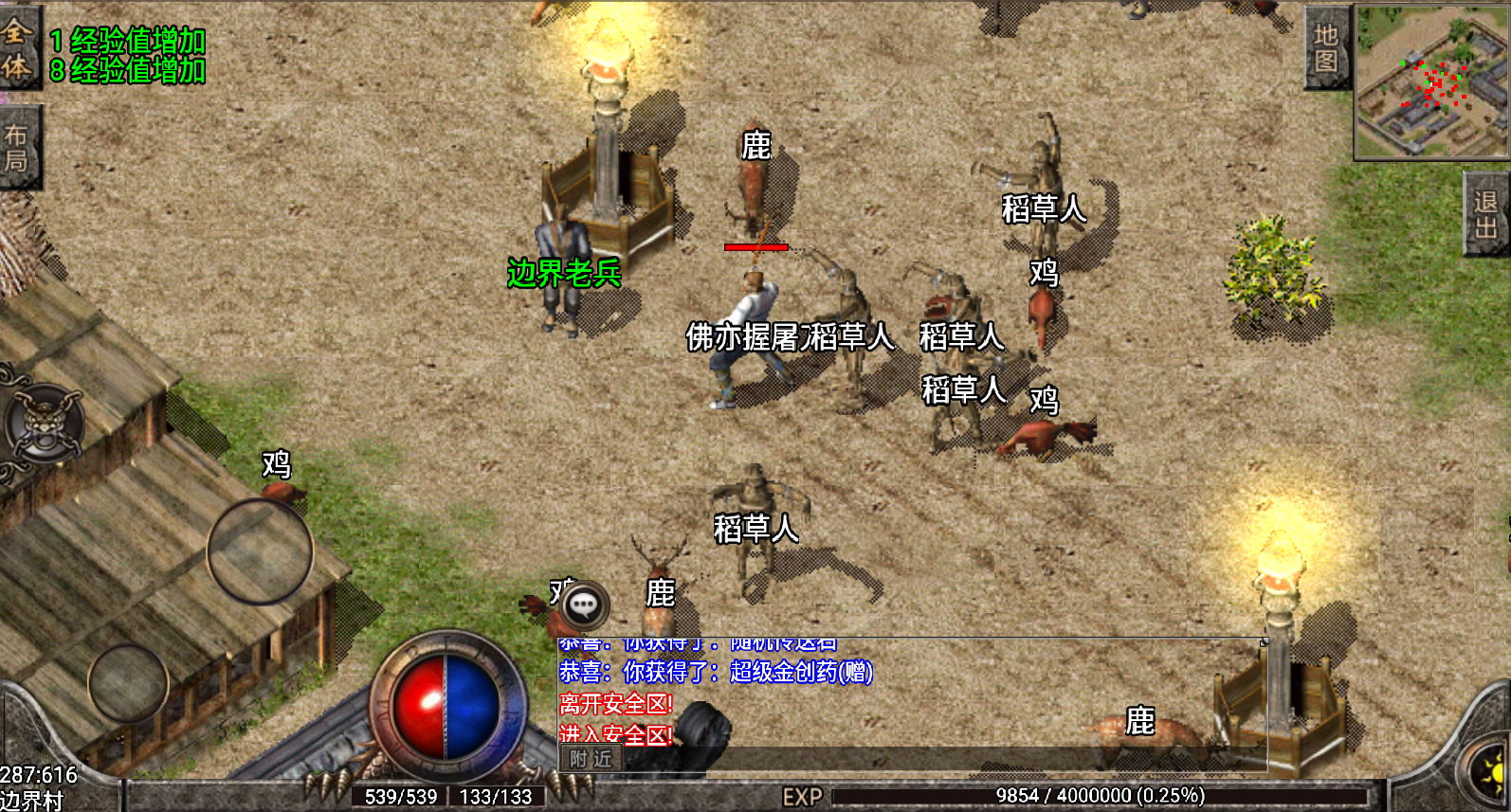Image resolution: width=1511 pixels, height=812 pixels.
Task: Activate the skull and chains emblem icon
Action: [45, 423]
